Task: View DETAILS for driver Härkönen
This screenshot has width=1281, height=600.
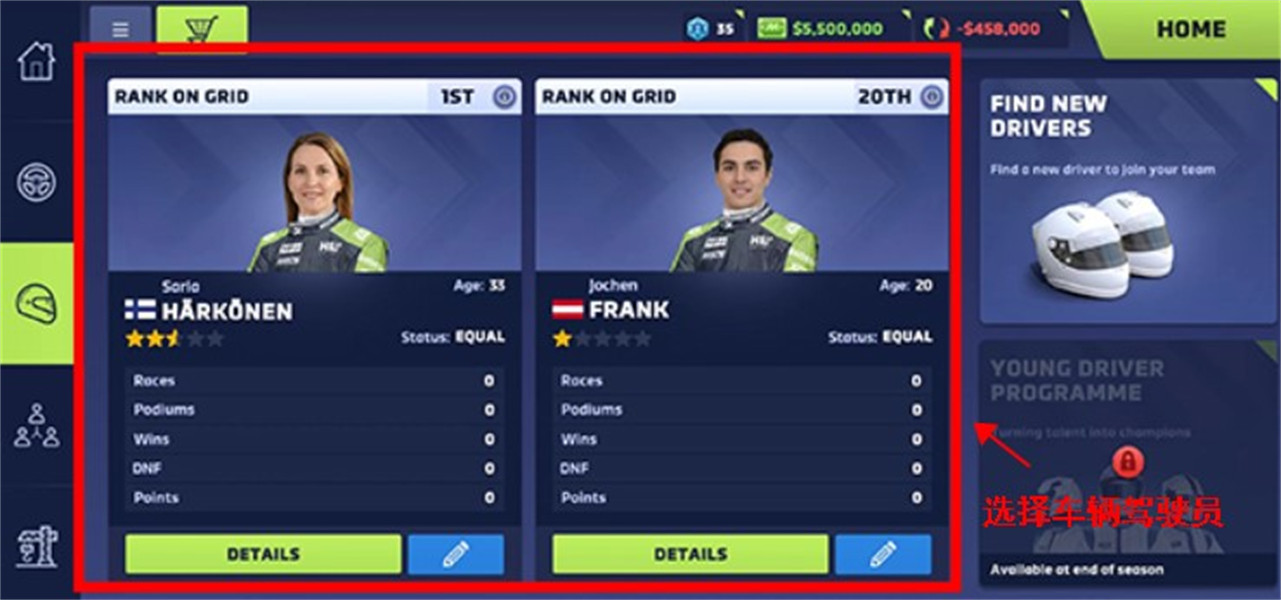Action: click(263, 554)
